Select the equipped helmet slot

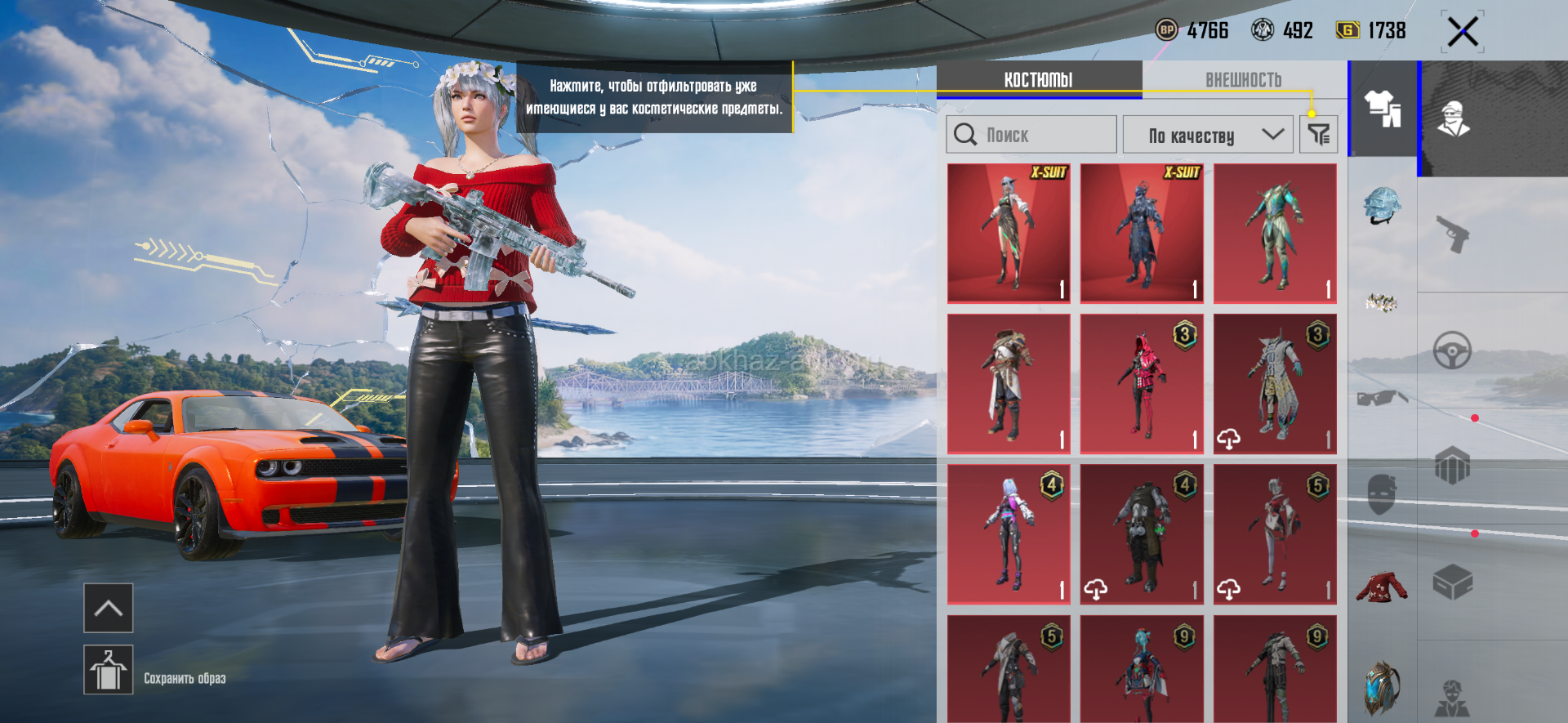tap(1382, 206)
